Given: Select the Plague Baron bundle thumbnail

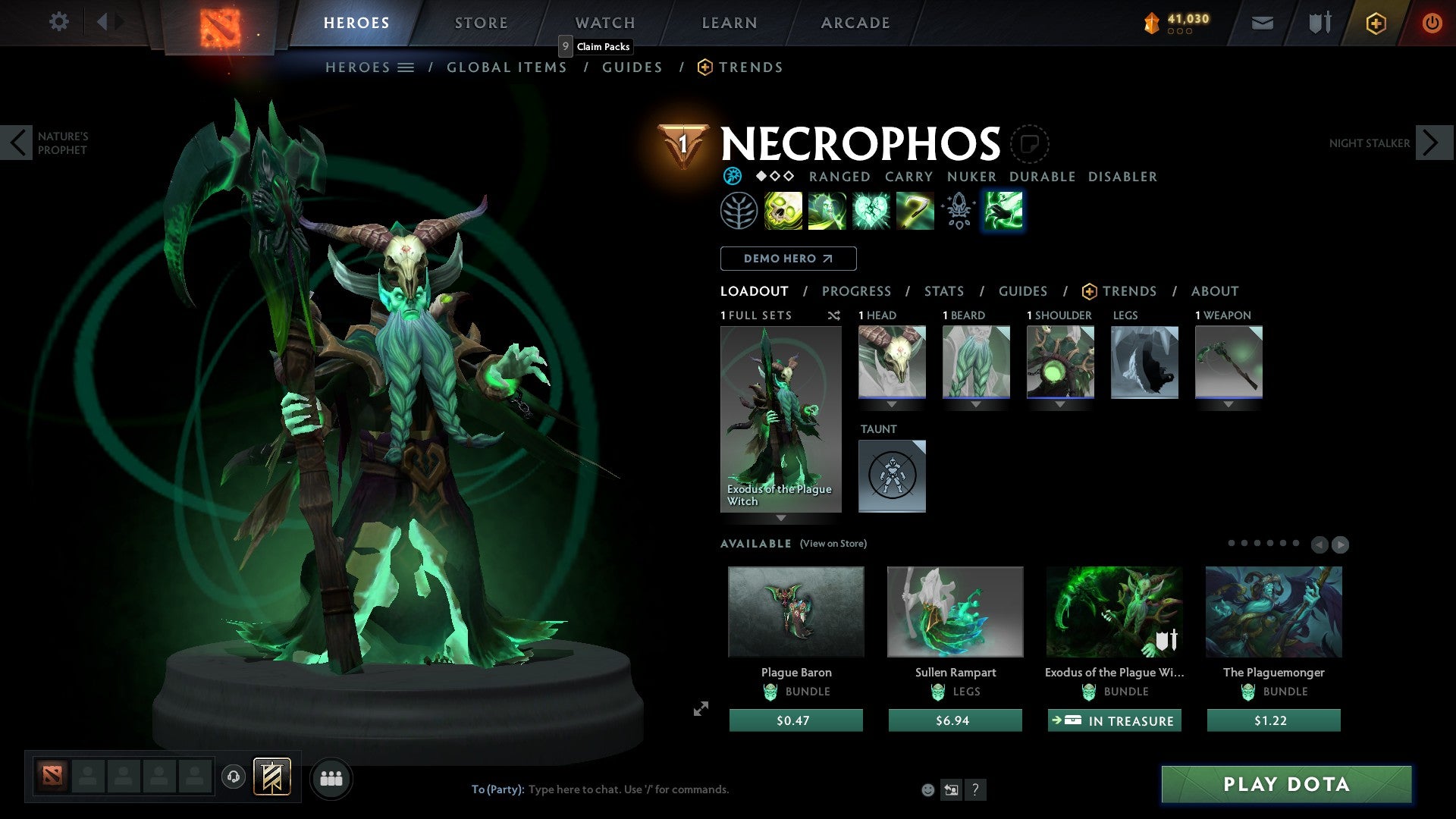Looking at the screenshot, I should (795, 611).
